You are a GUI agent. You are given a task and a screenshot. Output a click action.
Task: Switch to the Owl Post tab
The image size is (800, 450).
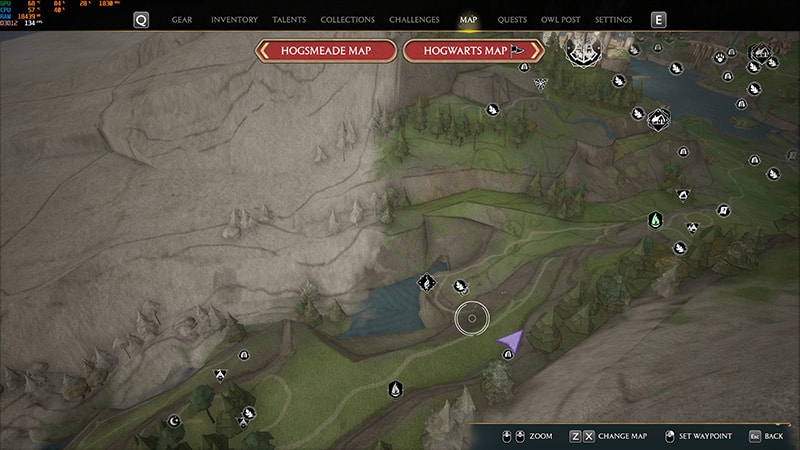pos(561,20)
